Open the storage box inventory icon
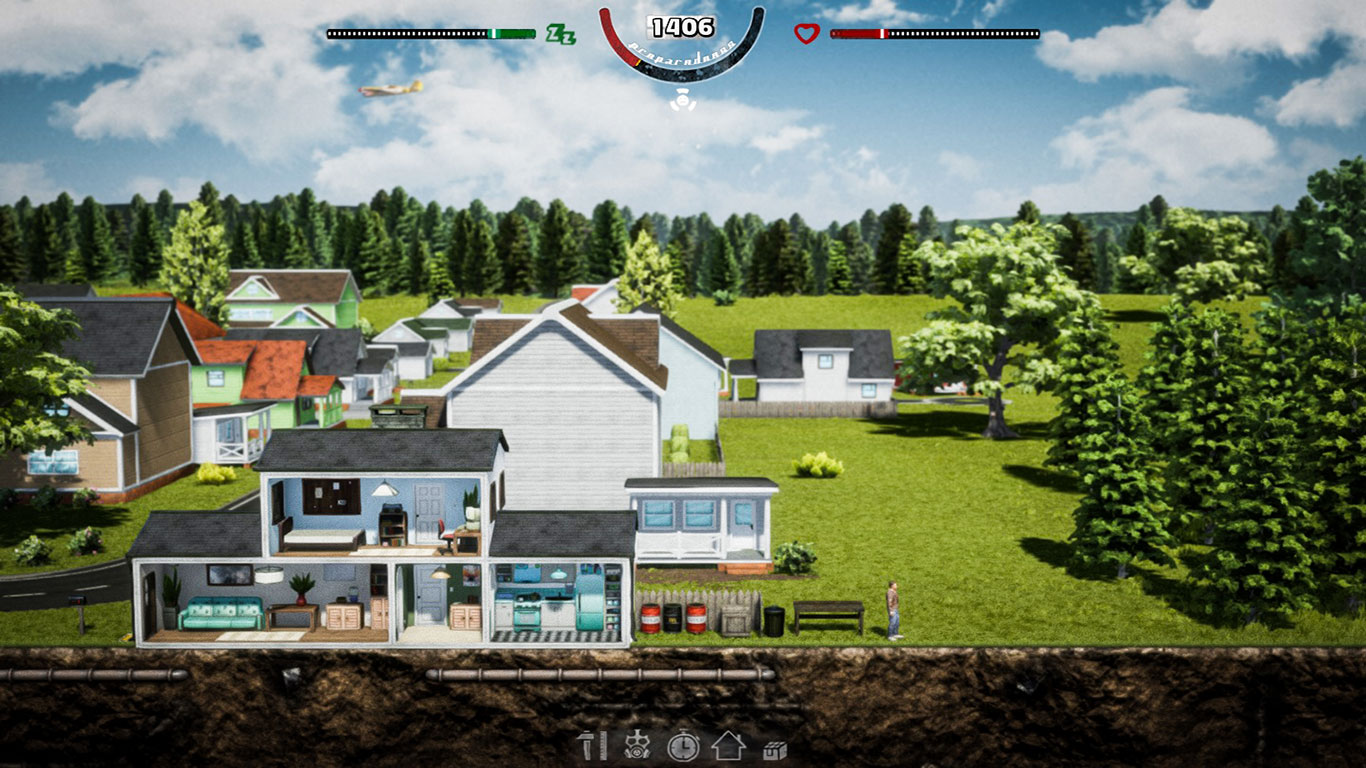The image size is (1366, 768). [x=775, y=749]
